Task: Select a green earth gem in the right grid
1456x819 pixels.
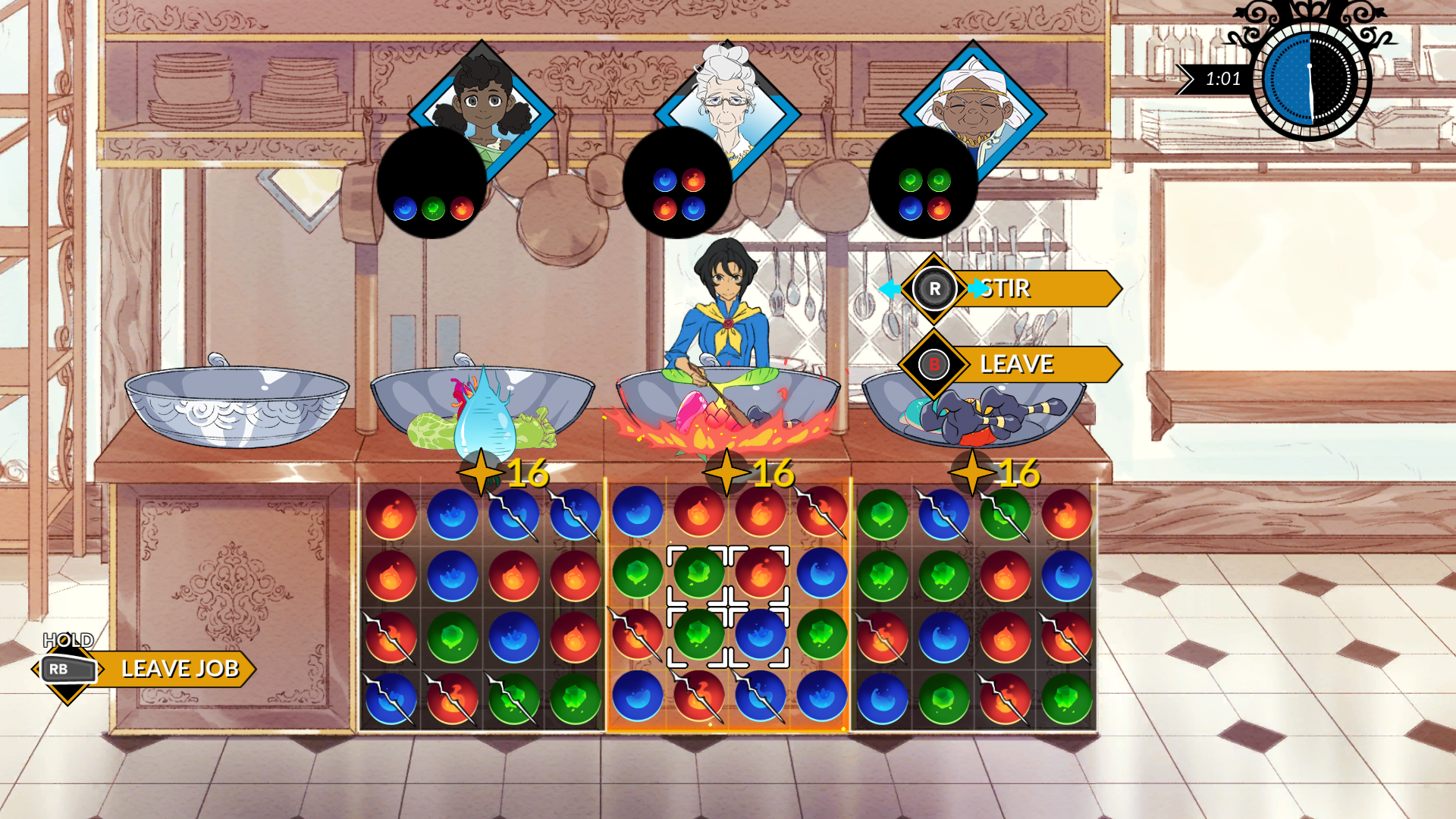Action: pyautogui.click(x=882, y=513)
